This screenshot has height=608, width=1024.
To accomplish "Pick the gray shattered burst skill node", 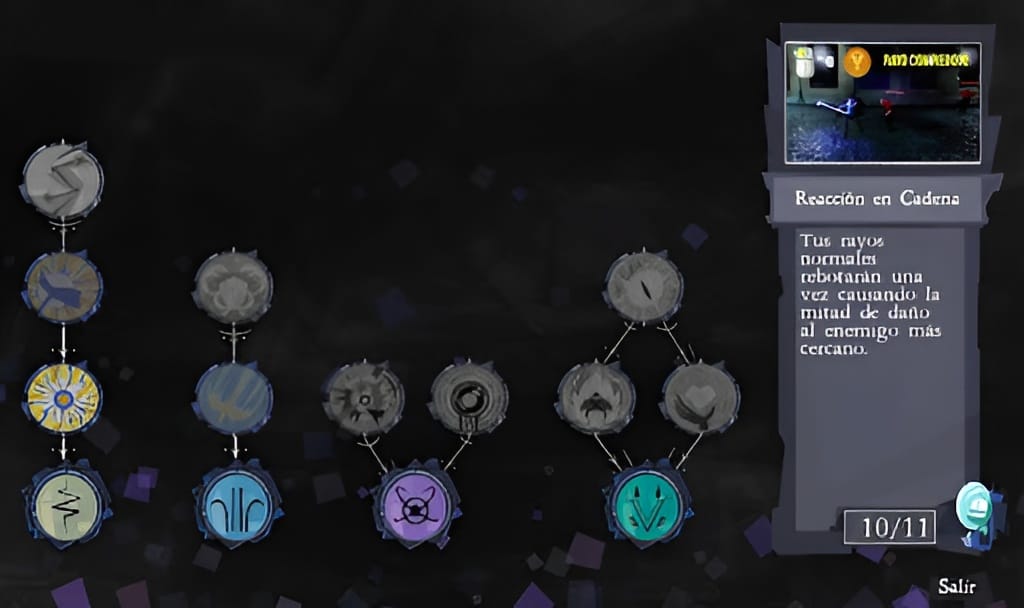I will pos(364,398).
